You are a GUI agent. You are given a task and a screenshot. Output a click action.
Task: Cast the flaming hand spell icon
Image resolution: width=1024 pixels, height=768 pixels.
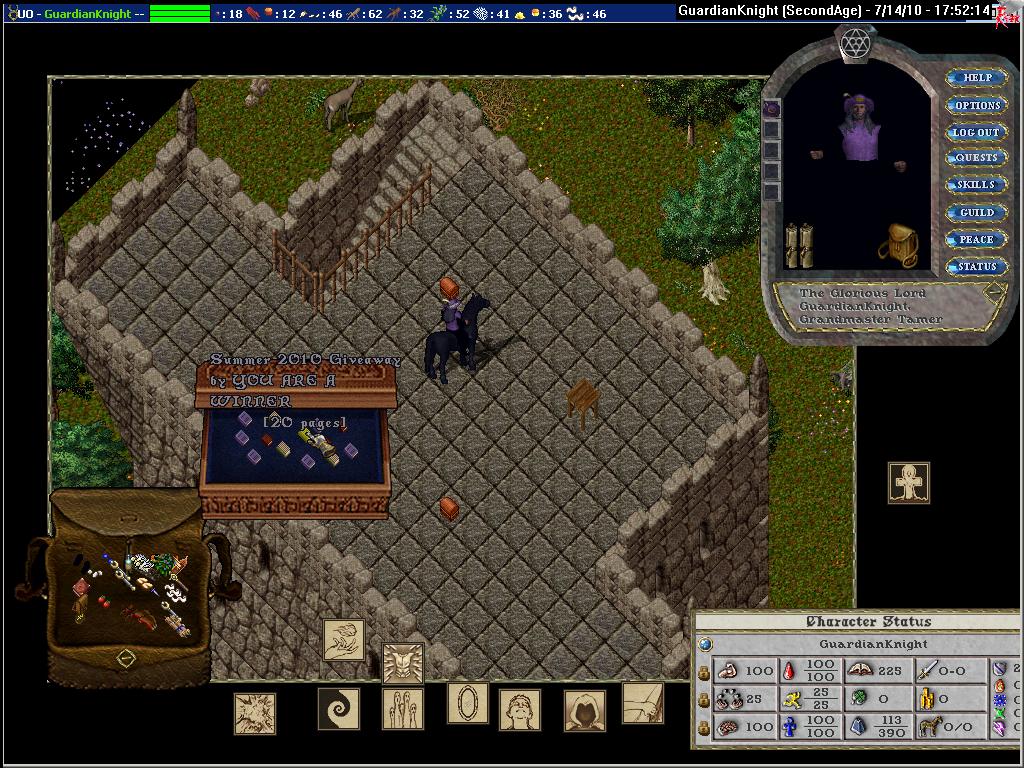point(343,640)
